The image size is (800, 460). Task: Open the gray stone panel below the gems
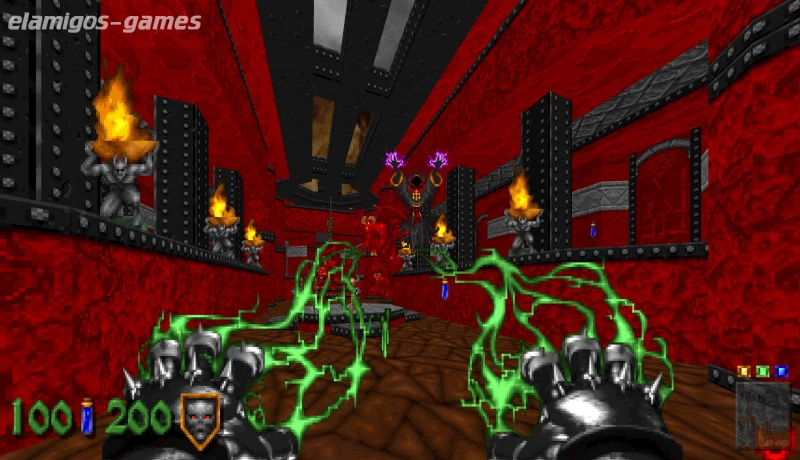(x=762, y=410)
